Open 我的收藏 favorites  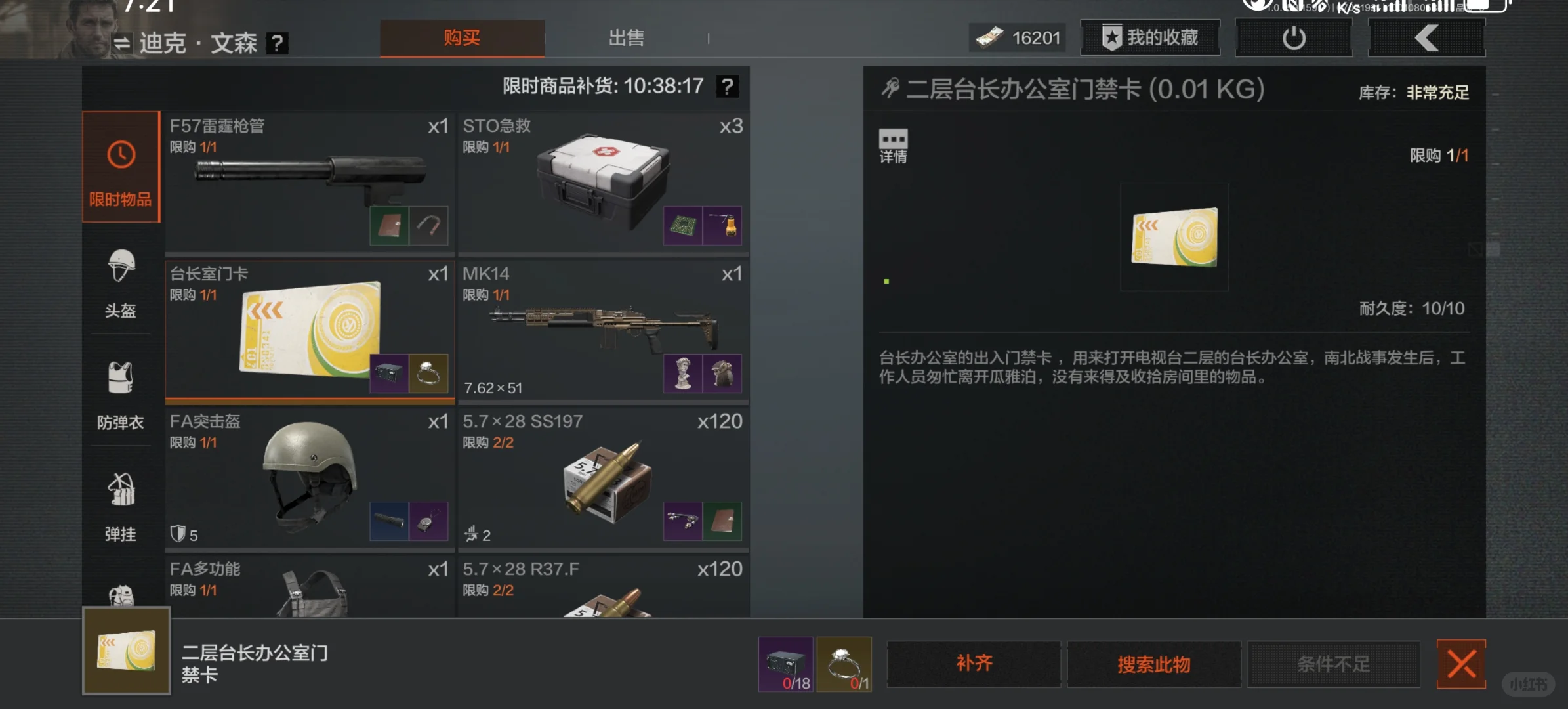1149,37
